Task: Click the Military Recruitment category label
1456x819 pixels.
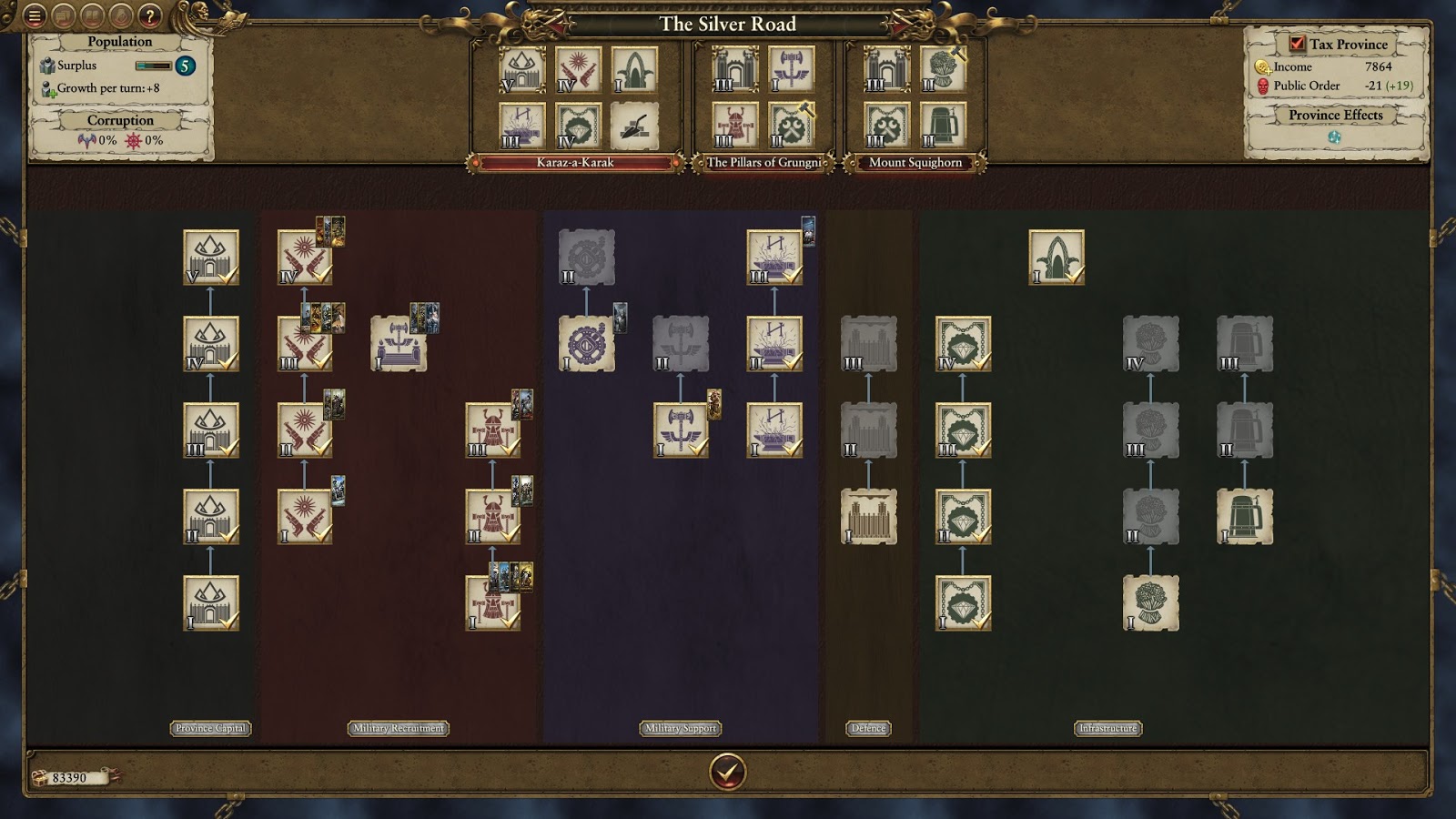Action: 399,728
